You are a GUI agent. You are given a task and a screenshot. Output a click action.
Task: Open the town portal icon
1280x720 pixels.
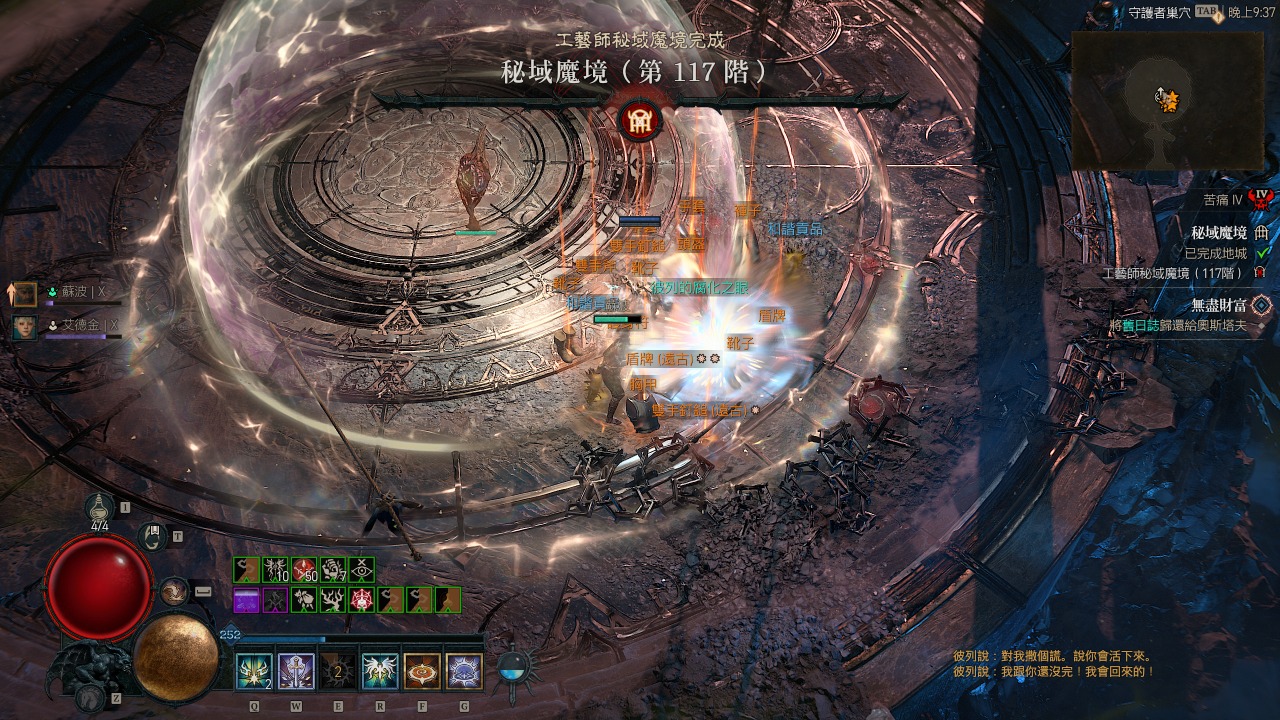(x=151, y=537)
